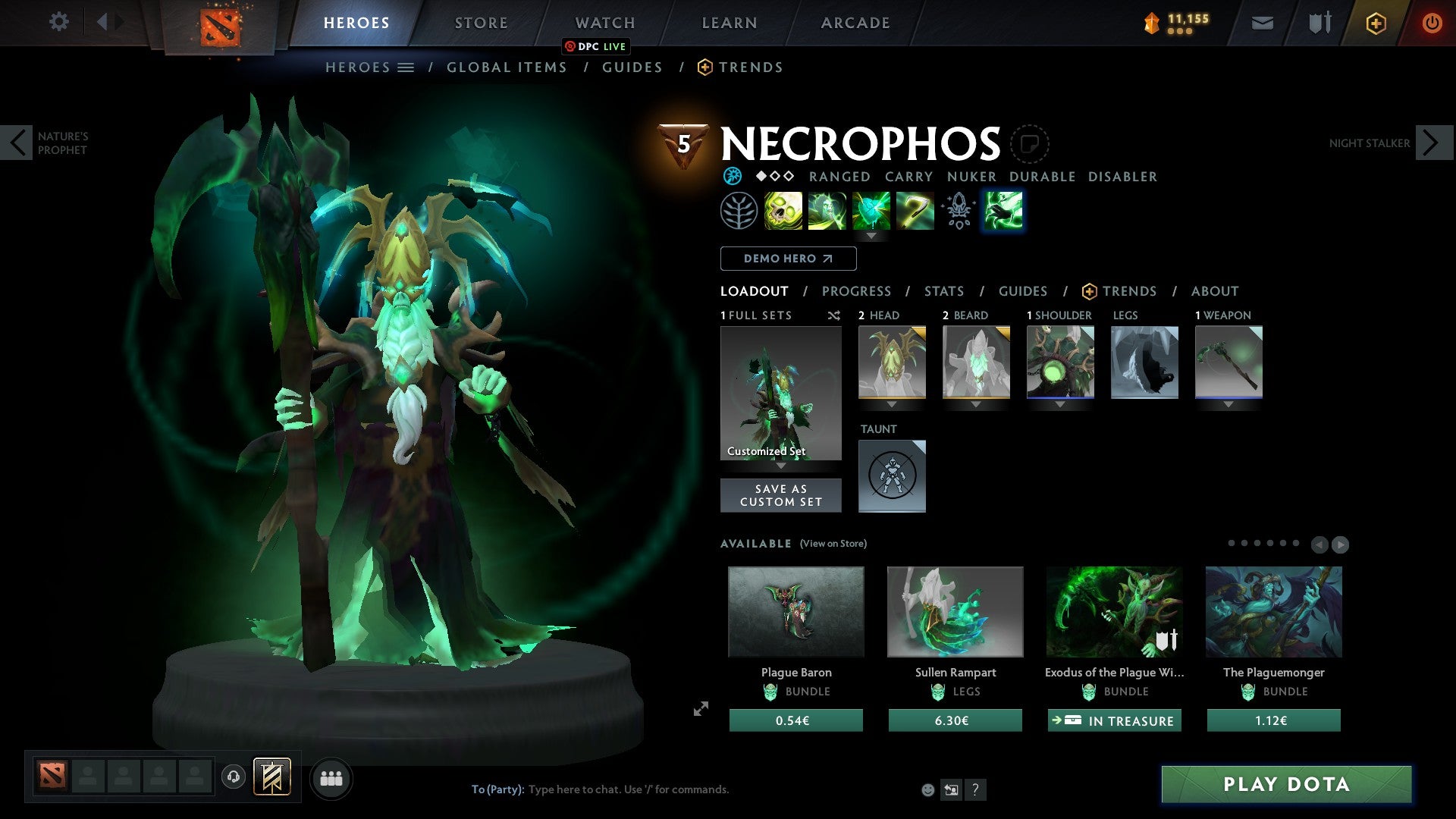Toggle the facet selector below the ability icons
Viewport: 1456px width, 819px height.
pos(872,236)
